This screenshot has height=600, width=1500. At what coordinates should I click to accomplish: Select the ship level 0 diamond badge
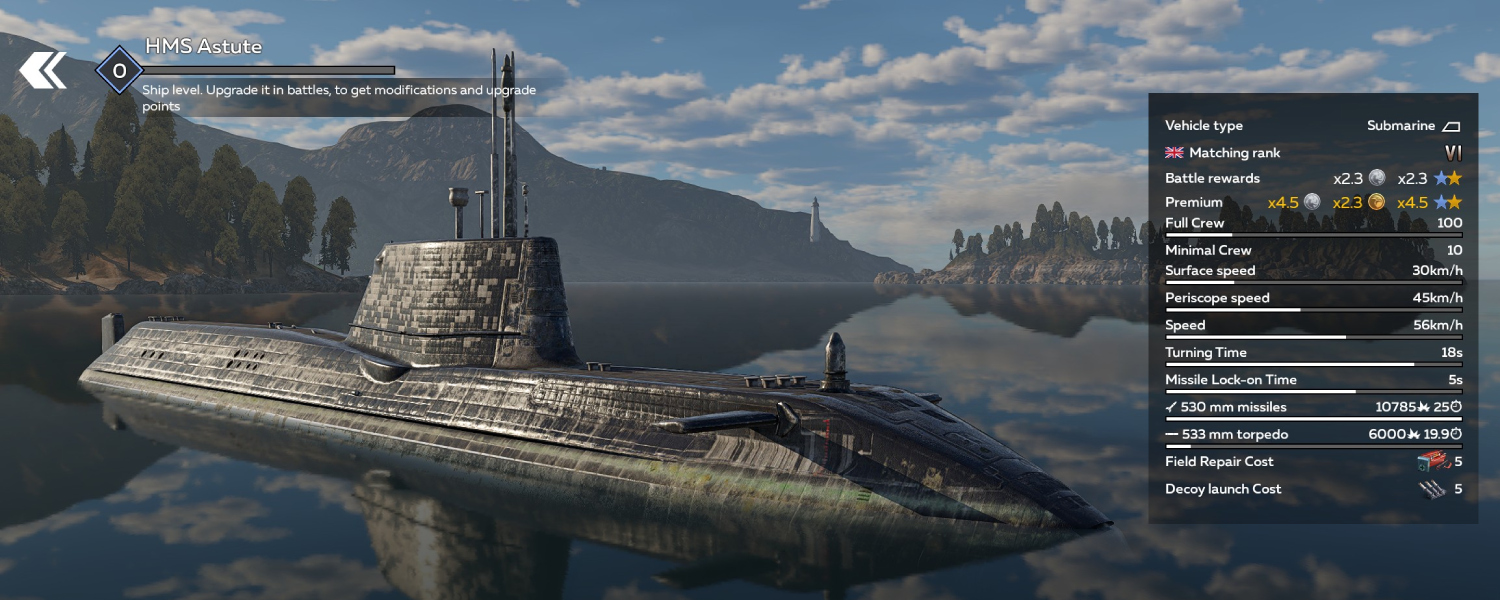(119, 71)
